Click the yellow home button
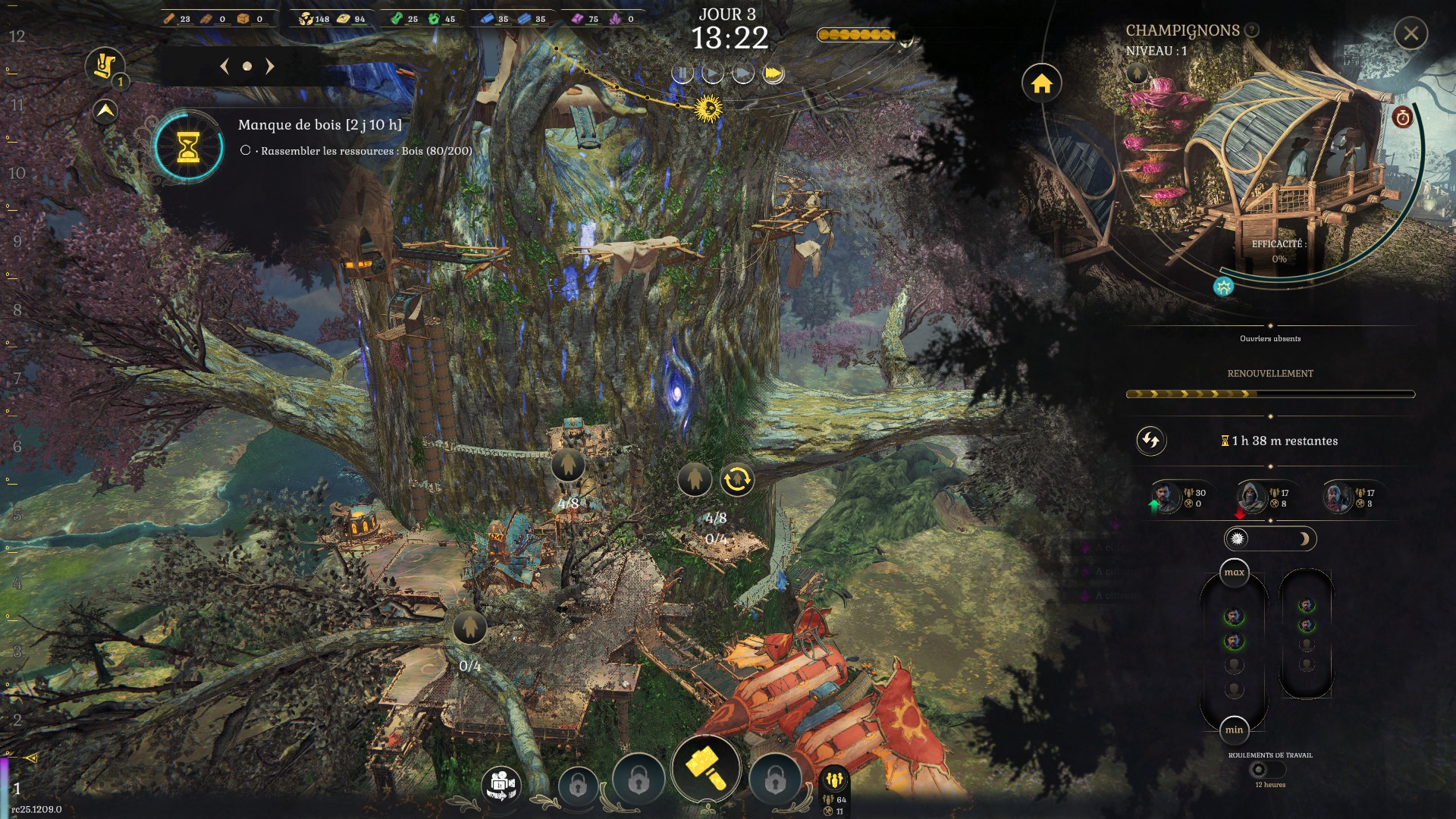This screenshot has width=1456, height=819. click(x=1041, y=83)
